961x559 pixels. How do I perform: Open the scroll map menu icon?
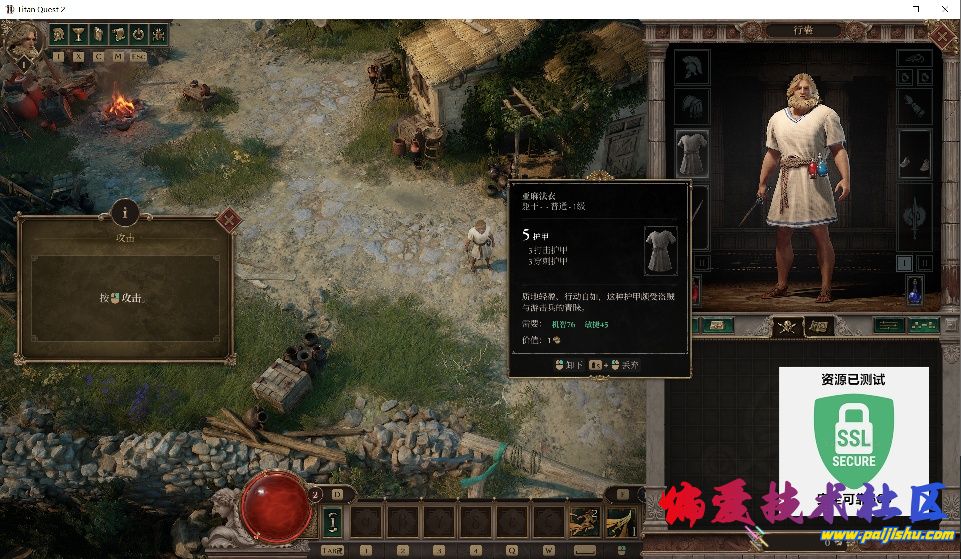click(118, 34)
